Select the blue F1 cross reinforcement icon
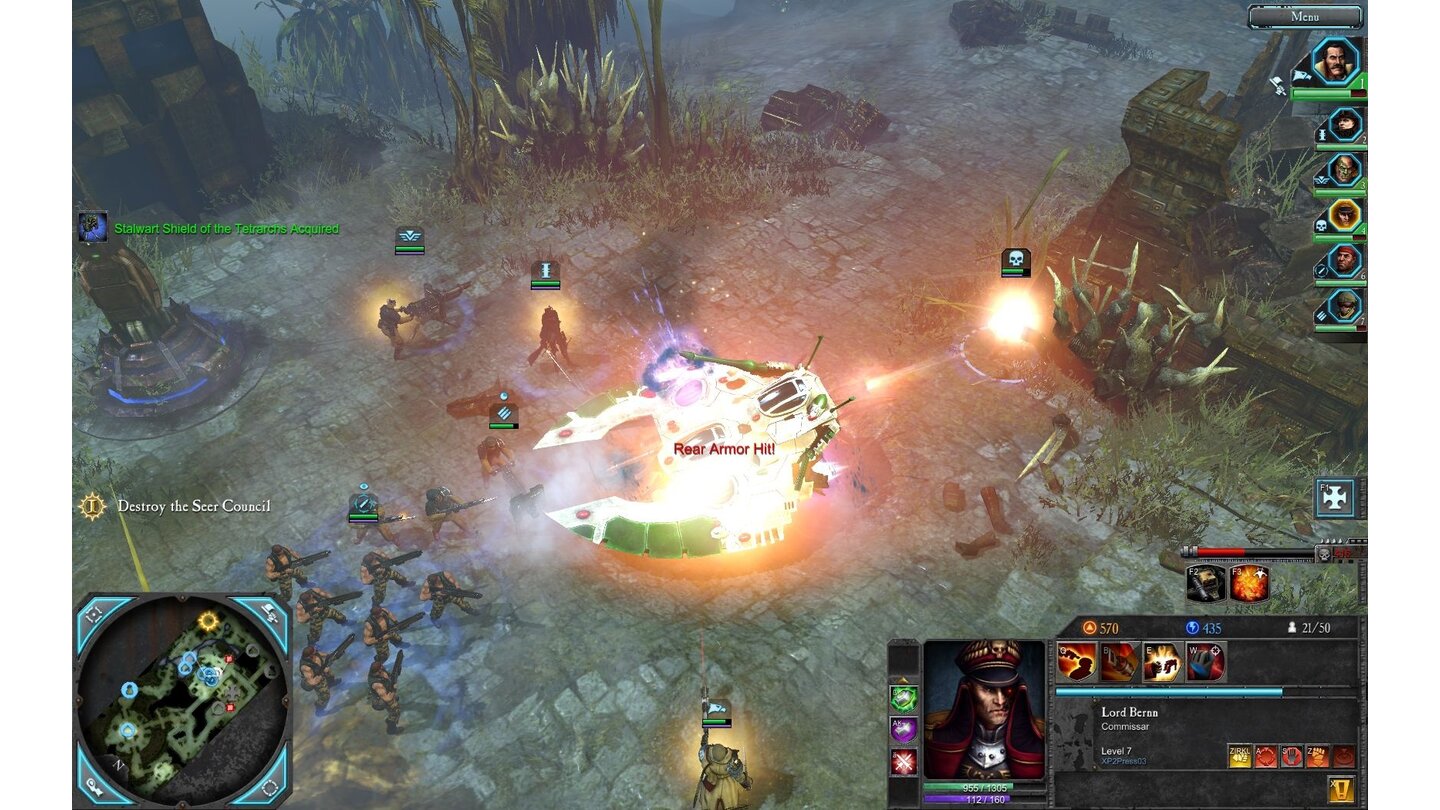The height and width of the screenshot is (810, 1440). (1334, 497)
